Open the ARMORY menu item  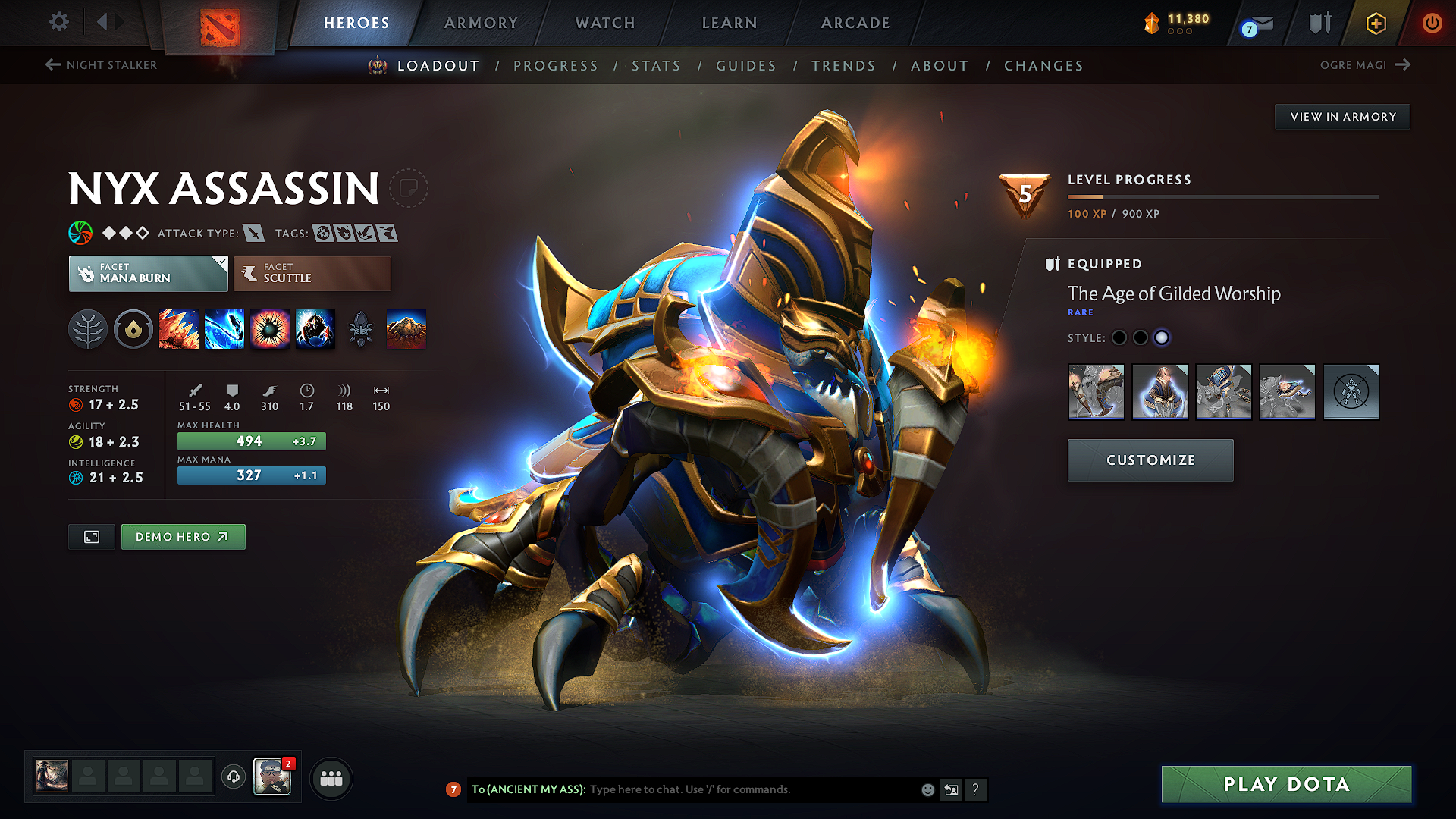[x=480, y=23]
